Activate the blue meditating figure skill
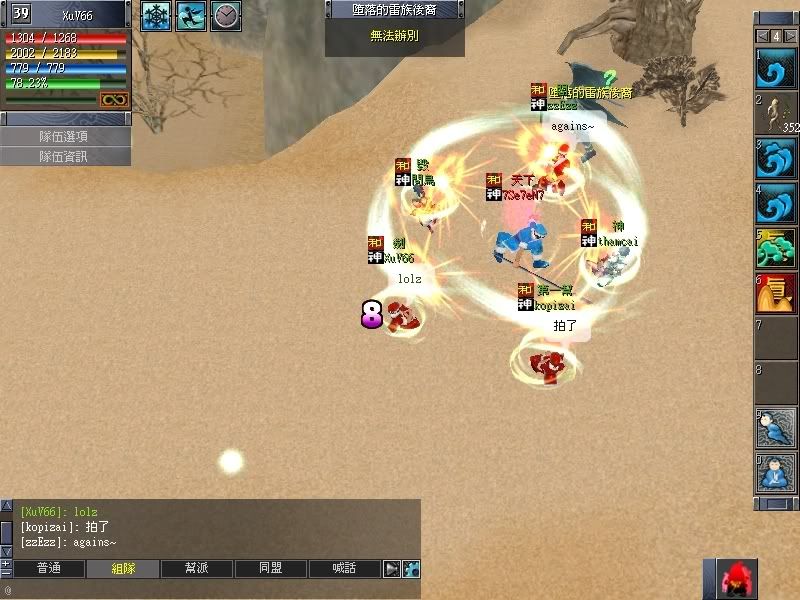Screen dimensions: 800x600 [x=774, y=472]
